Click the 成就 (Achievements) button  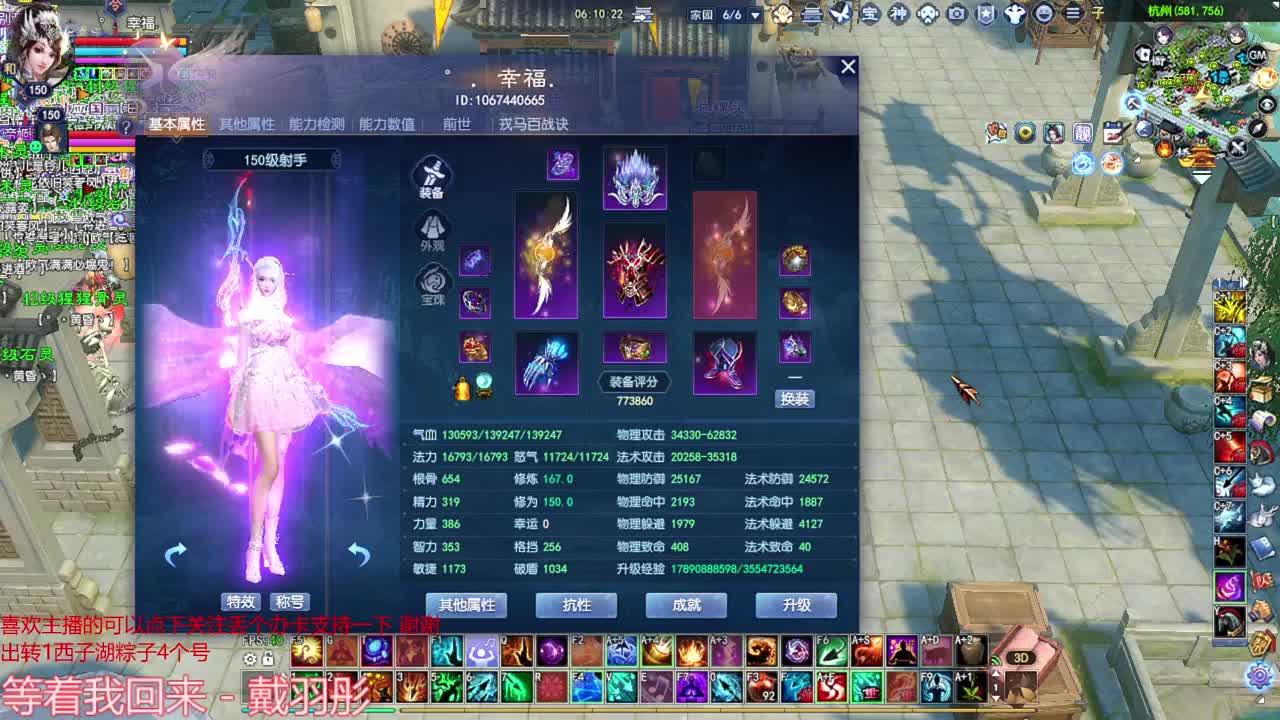[686, 605]
